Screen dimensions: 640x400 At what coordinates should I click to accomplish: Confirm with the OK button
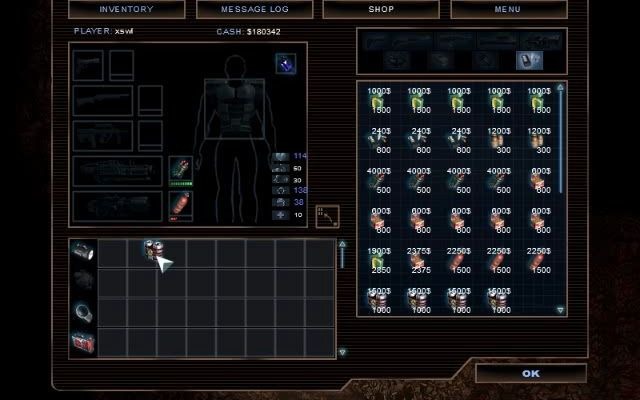tap(530, 373)
